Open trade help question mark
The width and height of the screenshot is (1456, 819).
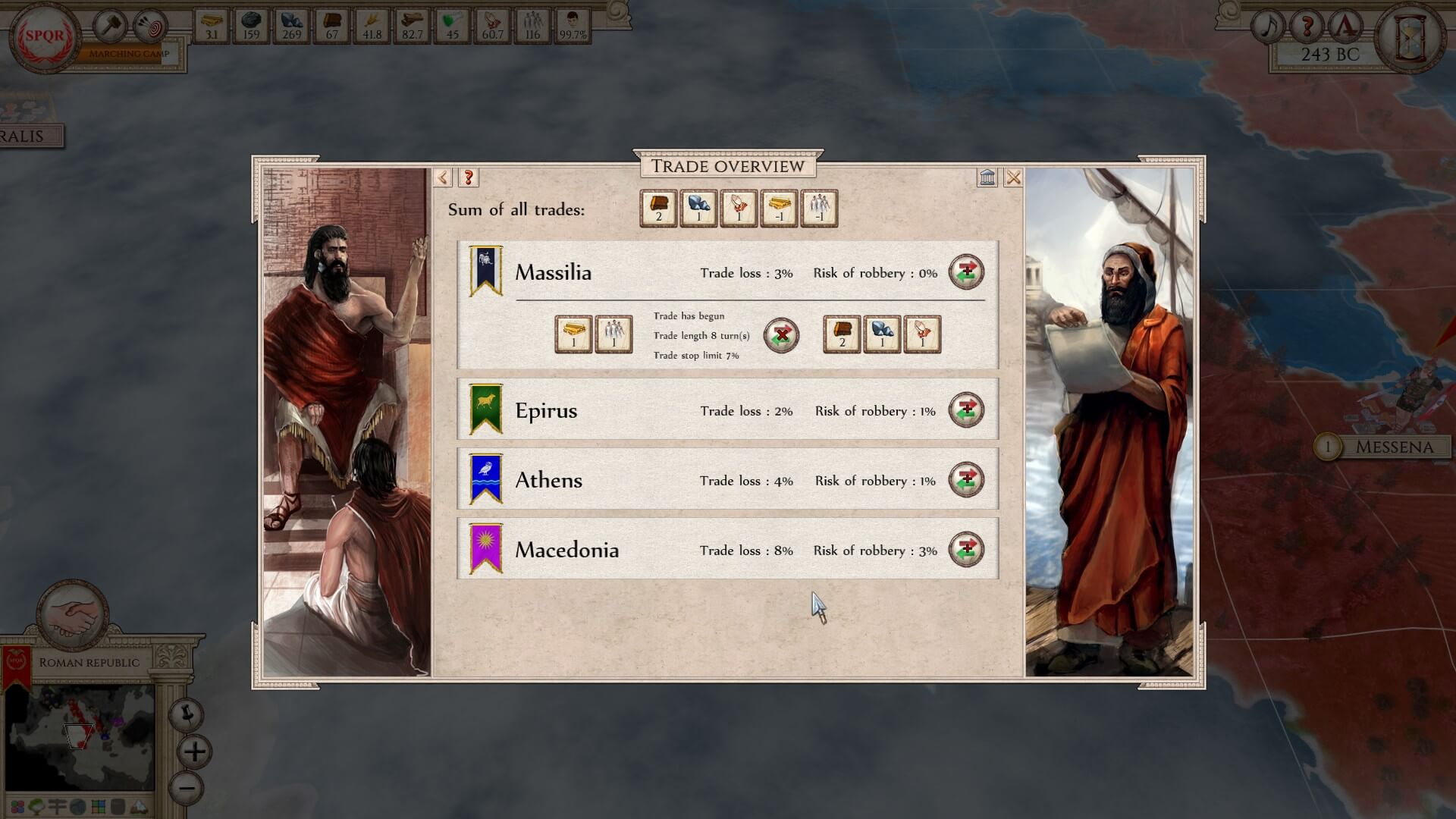469,177
